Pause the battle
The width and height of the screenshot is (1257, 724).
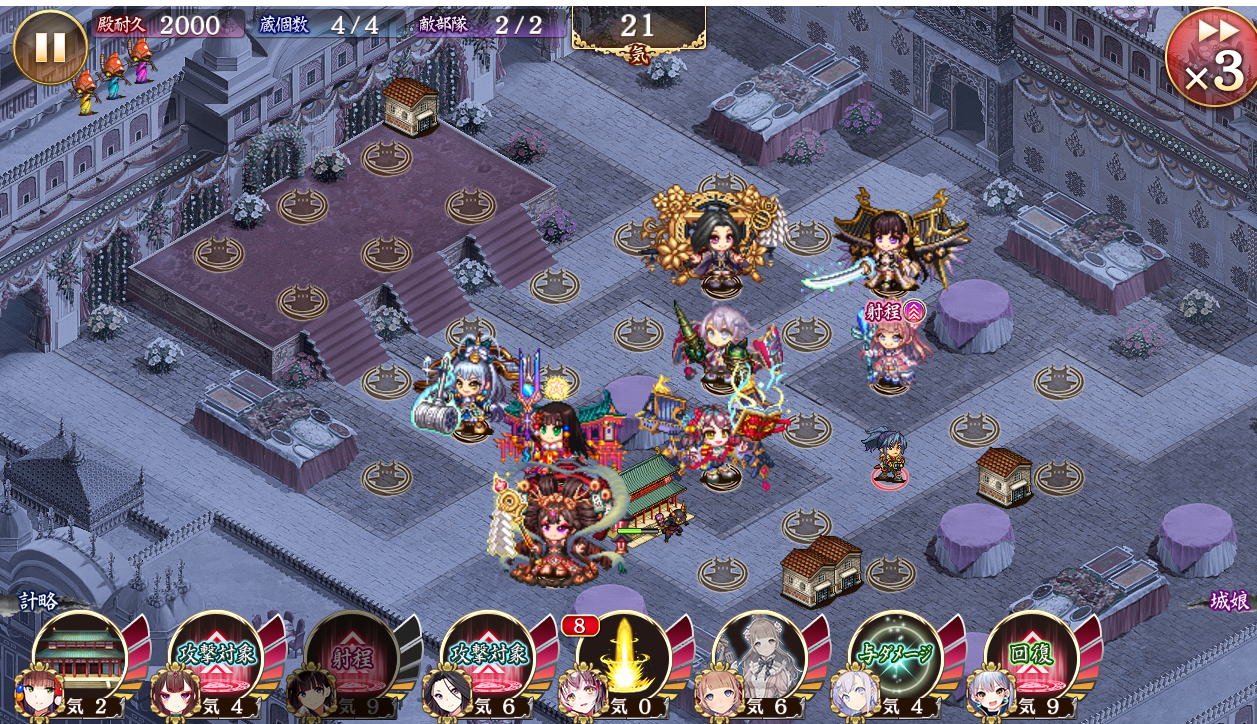tap(50, 46)
